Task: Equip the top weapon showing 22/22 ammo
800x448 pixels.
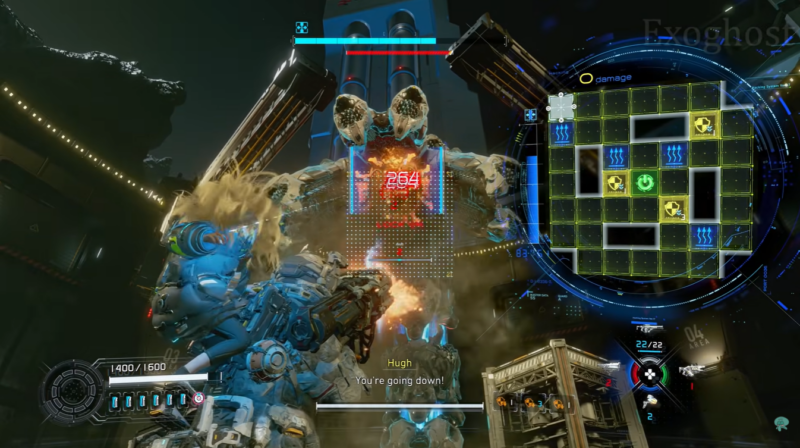Action: pos(648,331)
